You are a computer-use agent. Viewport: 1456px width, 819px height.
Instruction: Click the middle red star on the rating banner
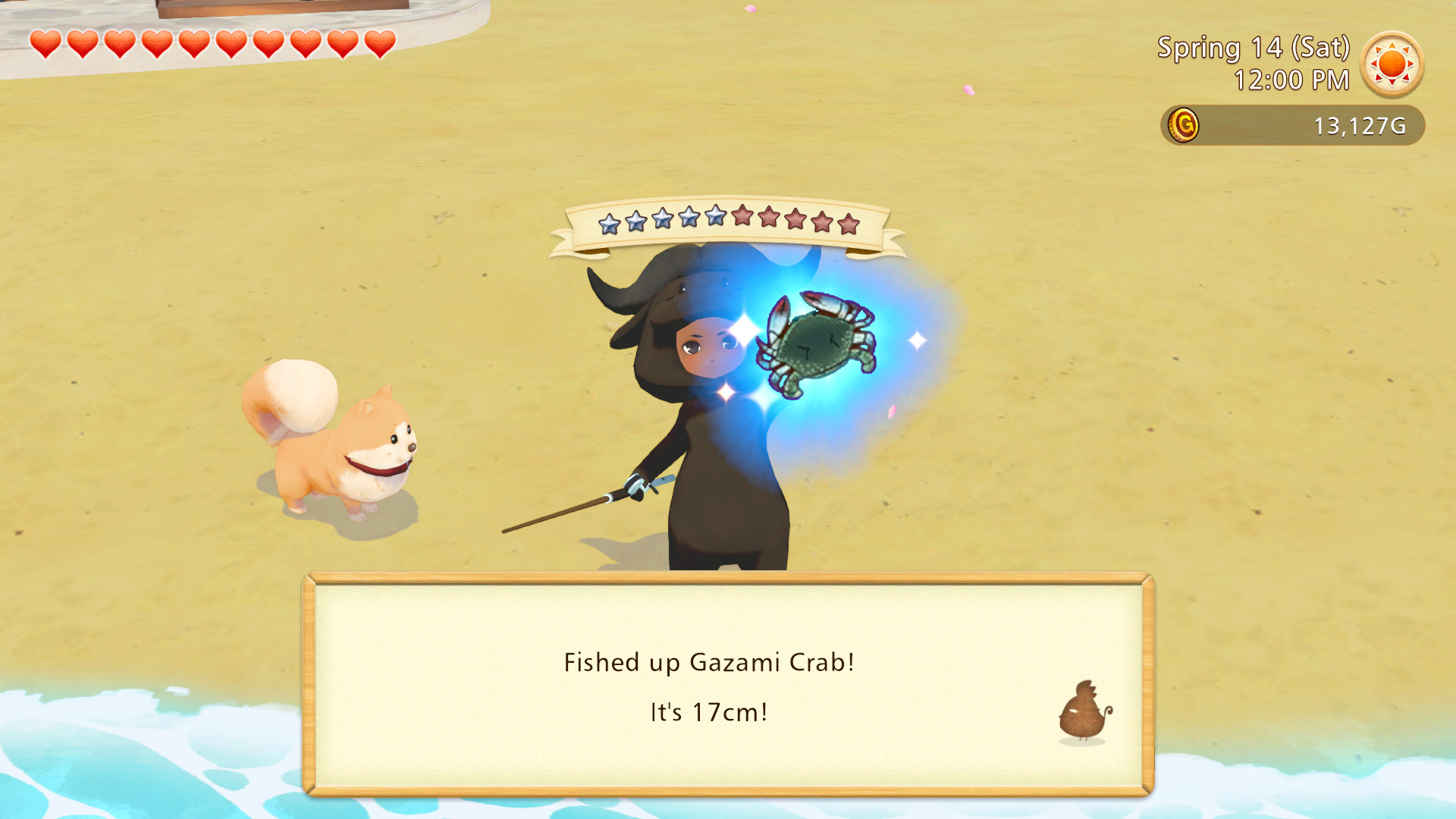(x=795, y=222)
